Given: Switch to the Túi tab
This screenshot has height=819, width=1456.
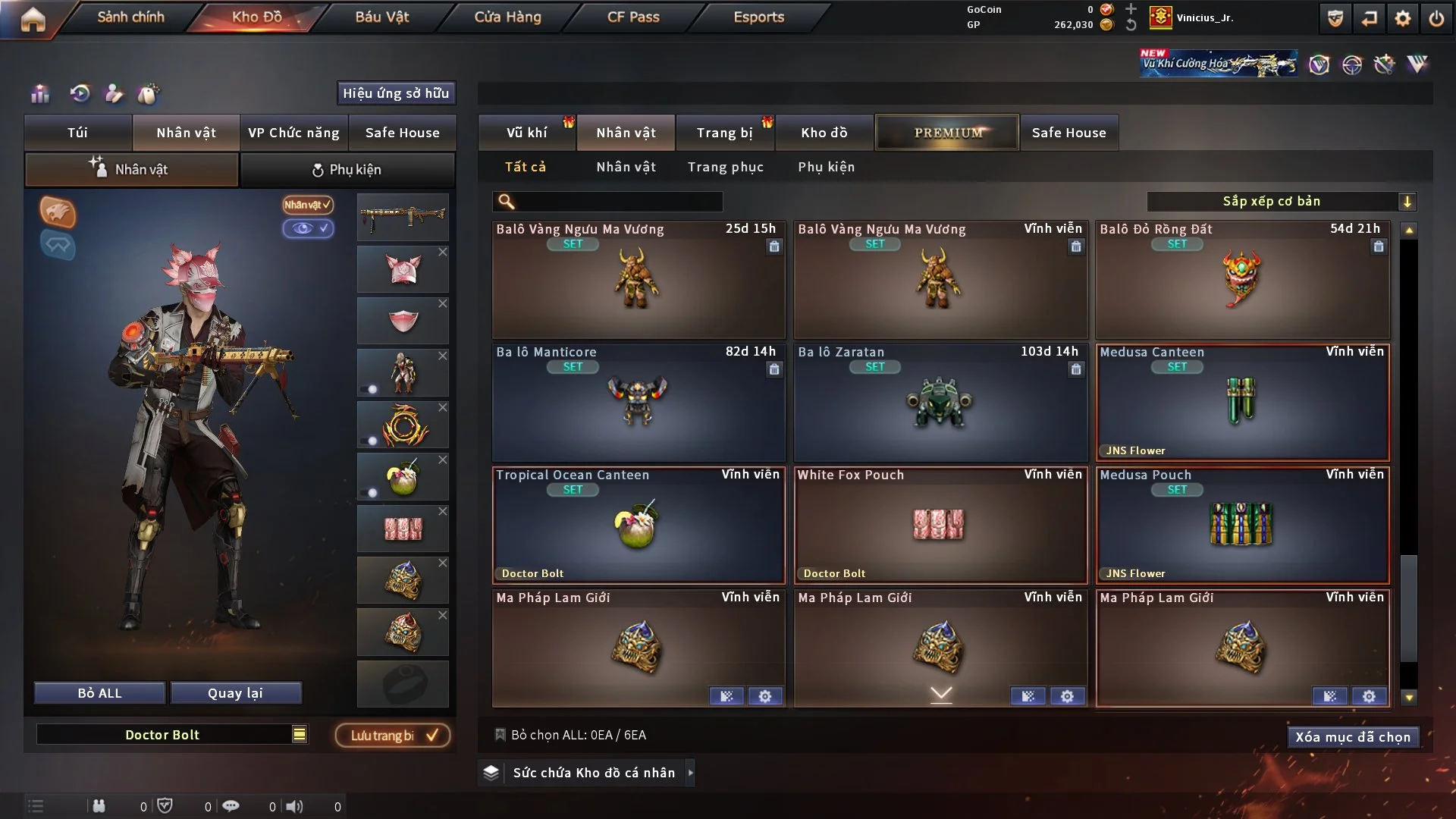Looking at the screenshot, I should [77, 133].
